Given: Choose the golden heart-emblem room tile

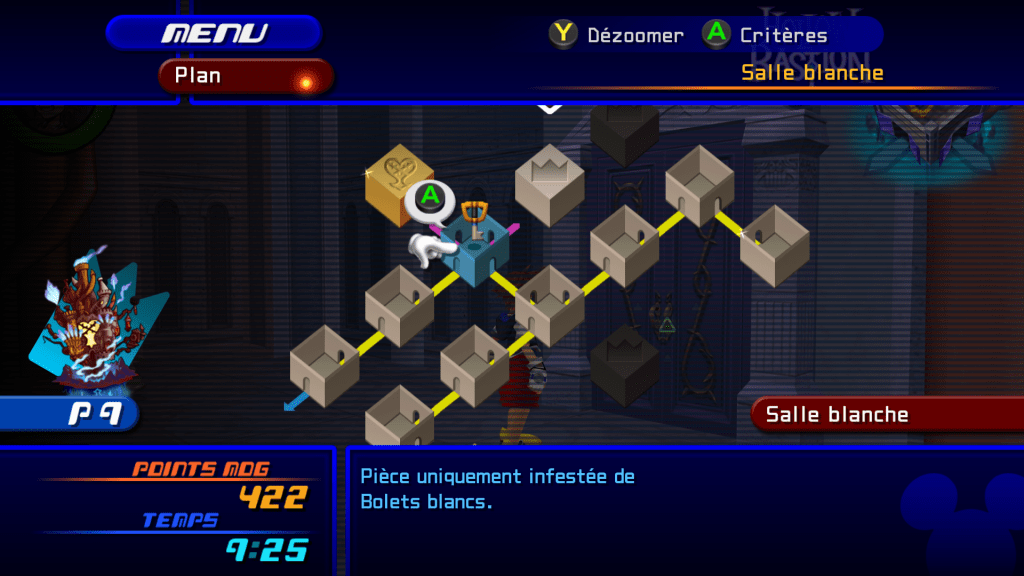Looking at the screenshot, I should (x=397, y=183).
